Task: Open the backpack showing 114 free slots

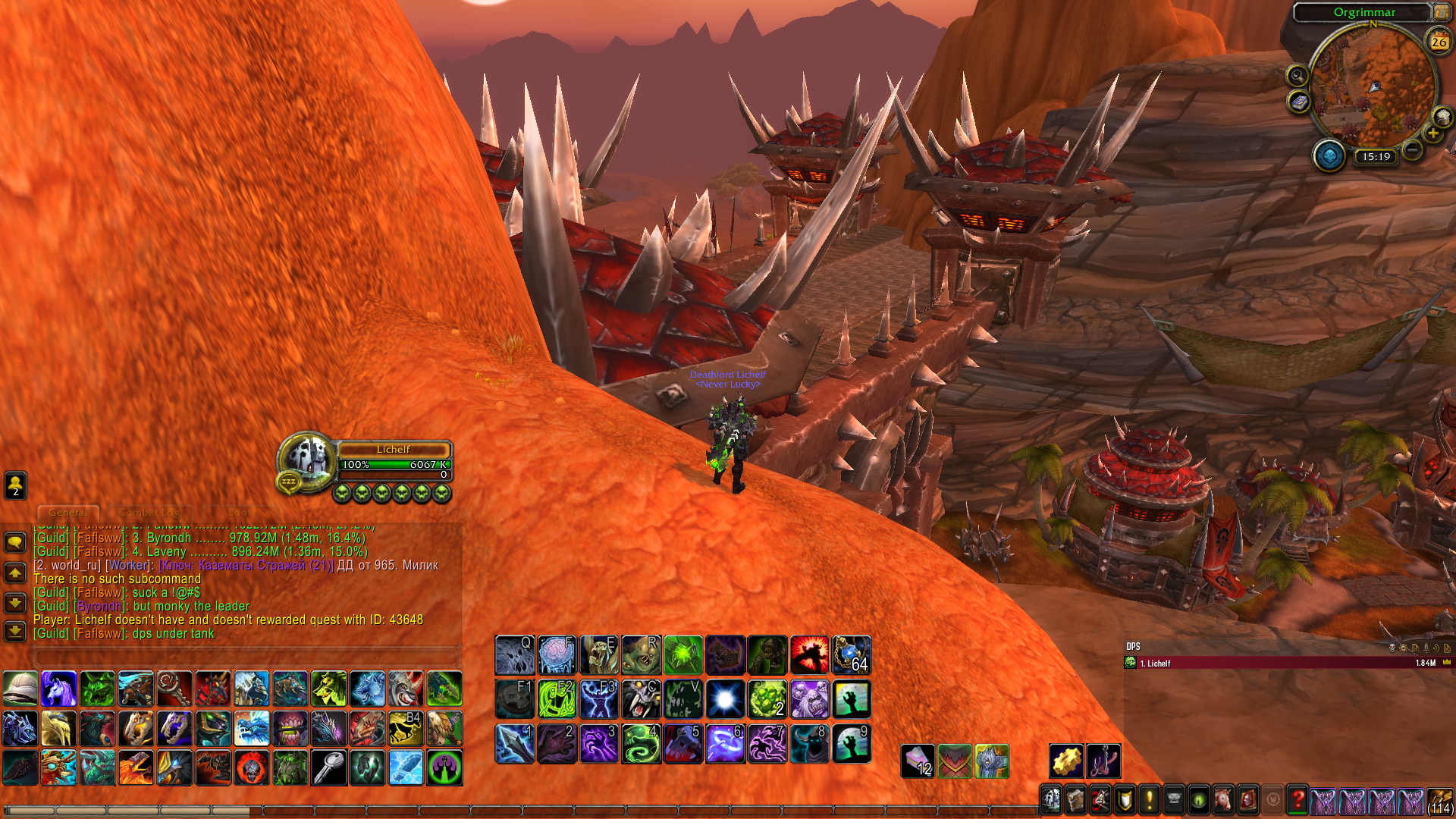Action: (x=1439, y=801)
